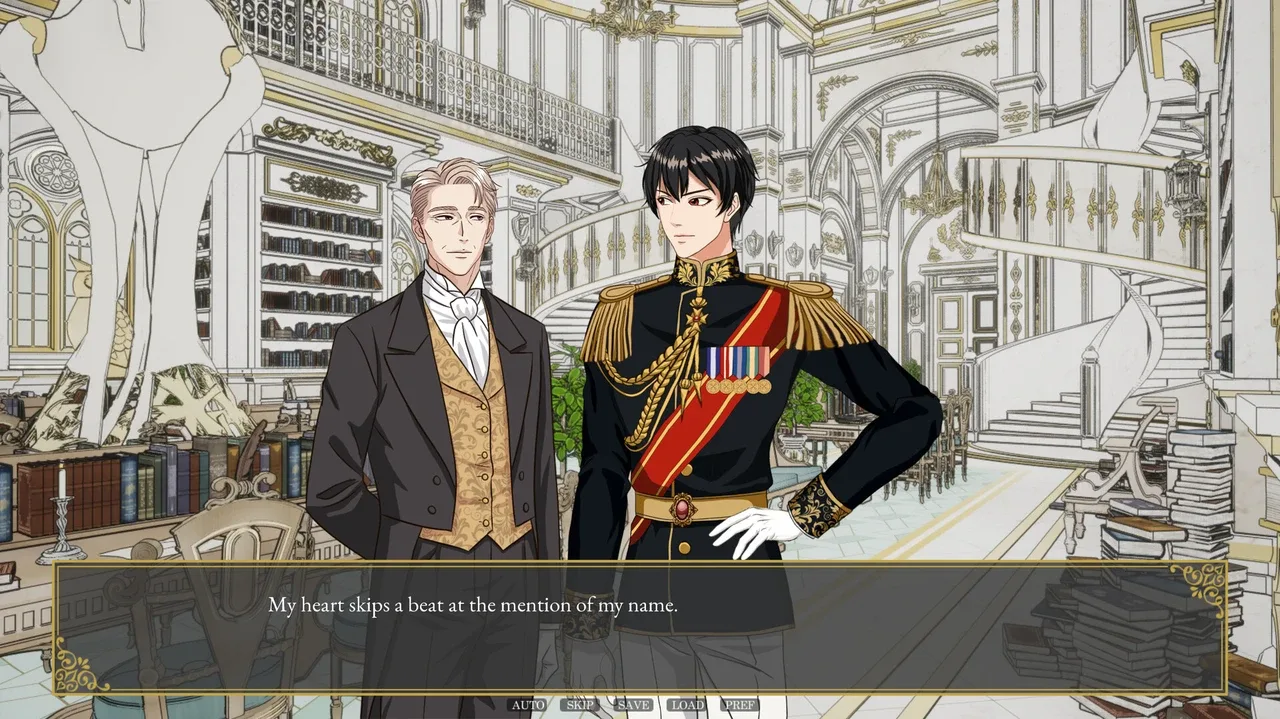
Task: Advance the dialogue by clicking the text box
Action: tap(640, 628)
